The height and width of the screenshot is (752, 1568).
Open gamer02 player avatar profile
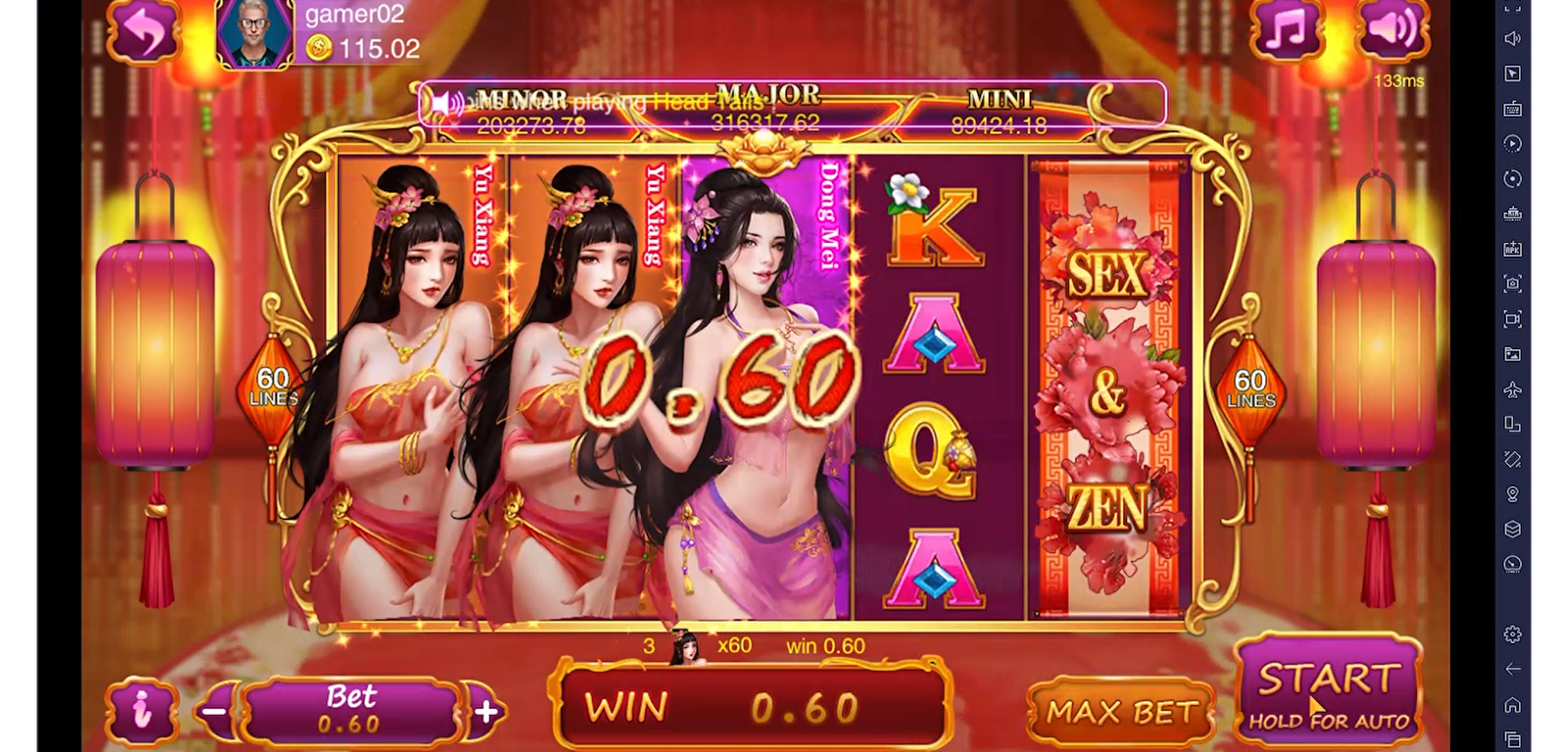255,33
